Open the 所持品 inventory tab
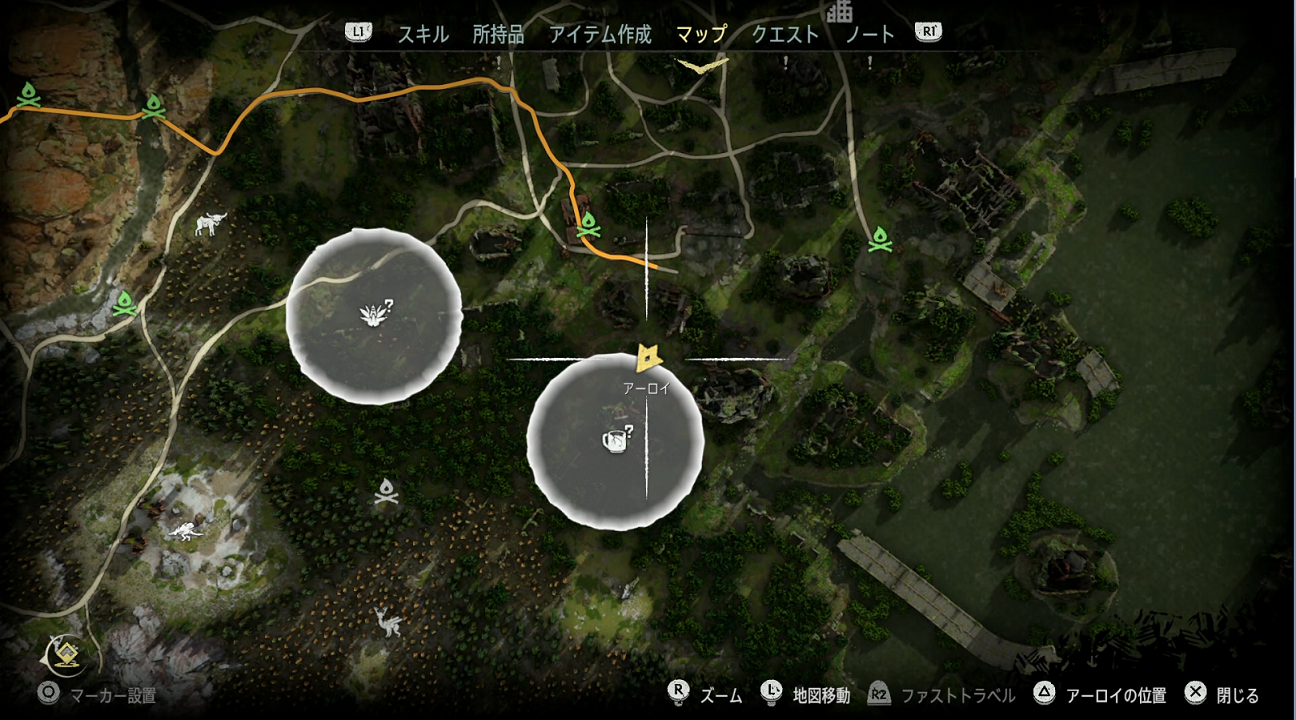 pos(498,34)
